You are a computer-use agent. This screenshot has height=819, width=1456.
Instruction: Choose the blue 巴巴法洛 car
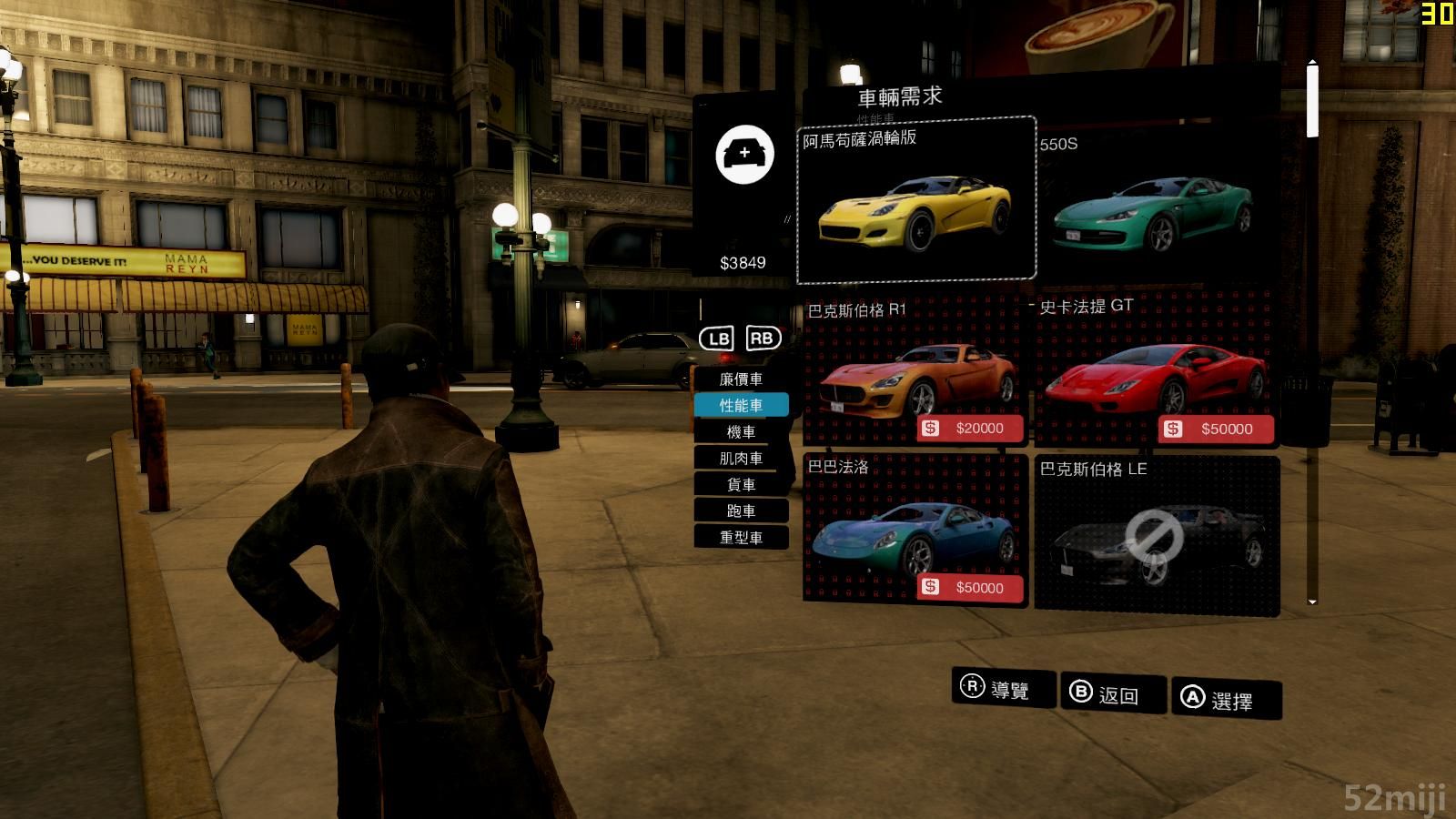[x=915, y=531]
